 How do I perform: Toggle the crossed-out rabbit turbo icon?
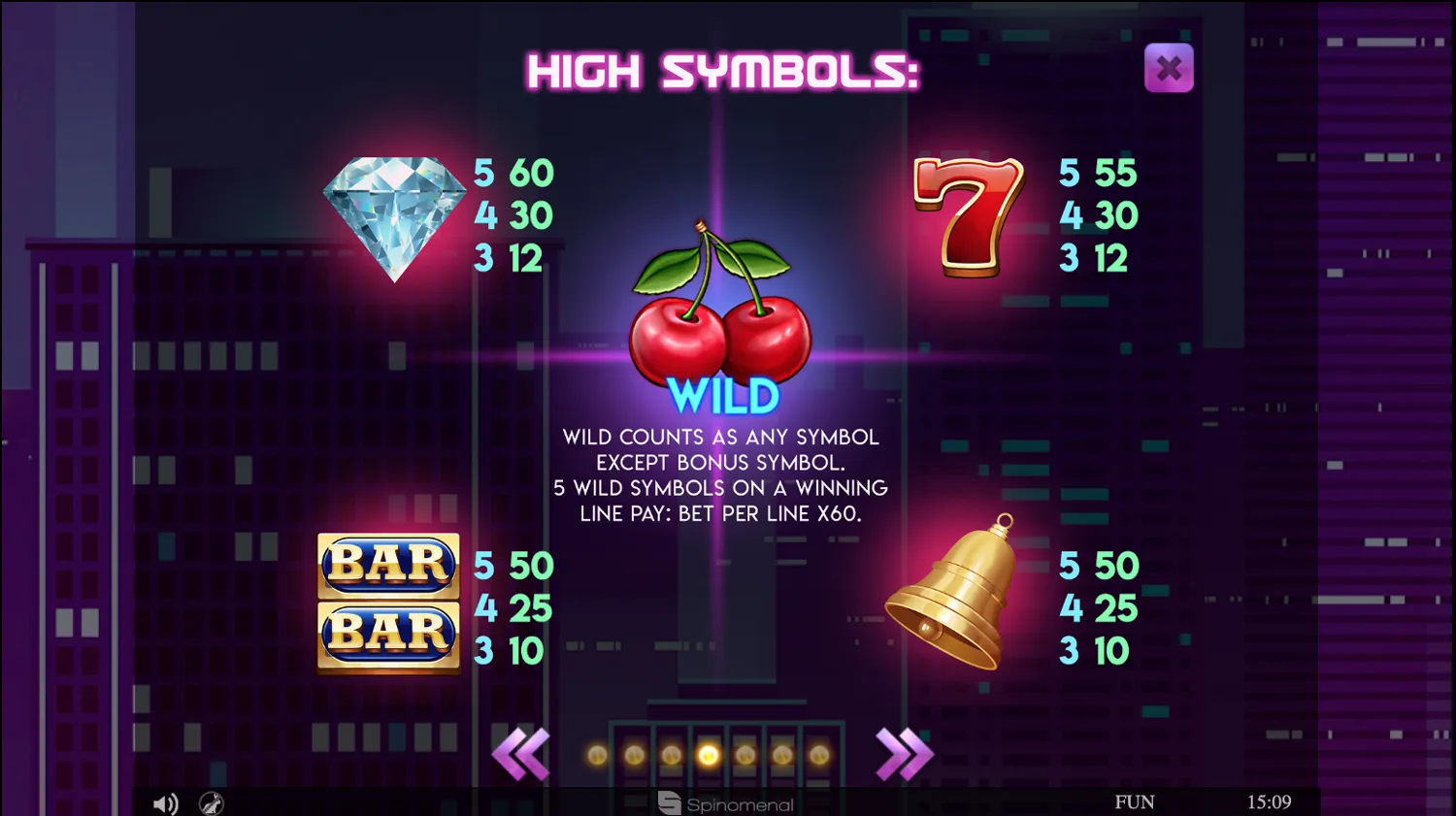(211, 803)
